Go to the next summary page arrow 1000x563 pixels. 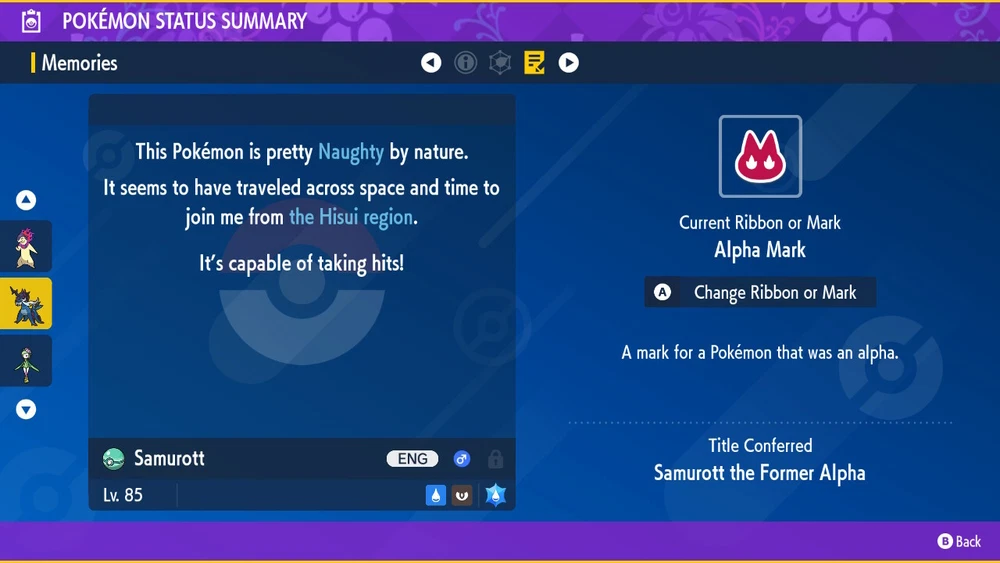(x=568, y=63)
